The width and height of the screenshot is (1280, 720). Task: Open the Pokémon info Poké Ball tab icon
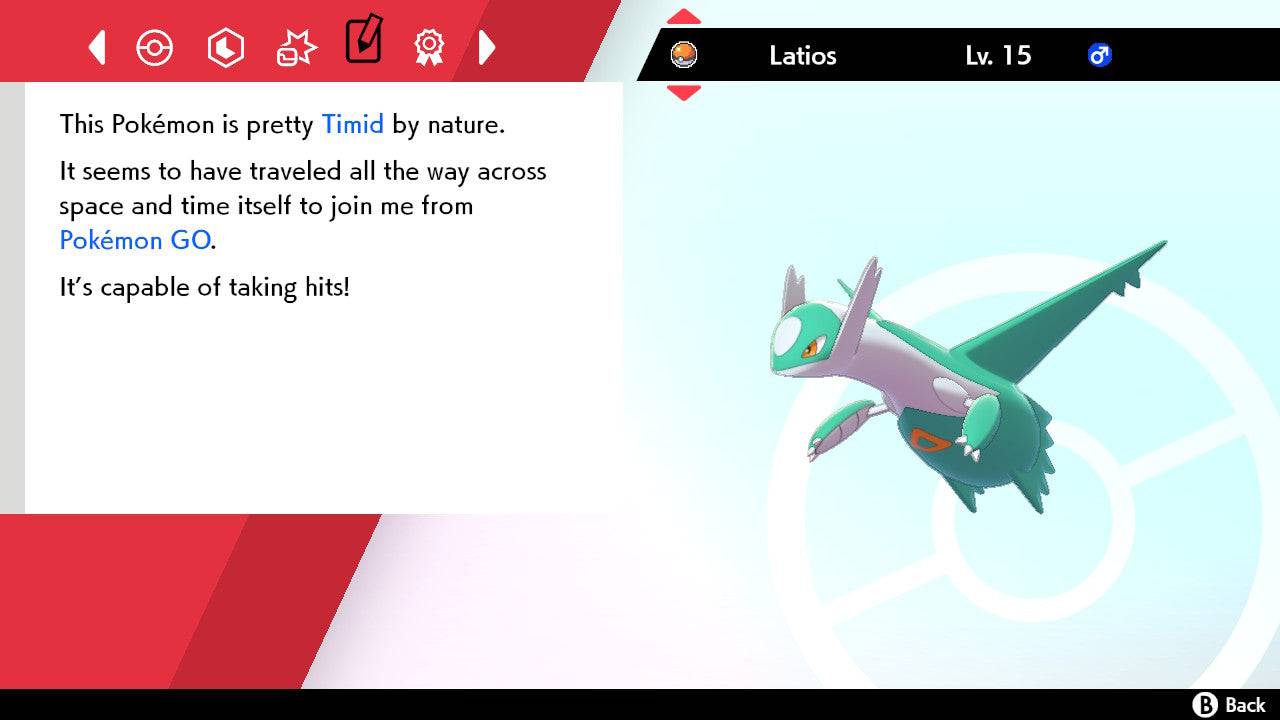[154, 47]
